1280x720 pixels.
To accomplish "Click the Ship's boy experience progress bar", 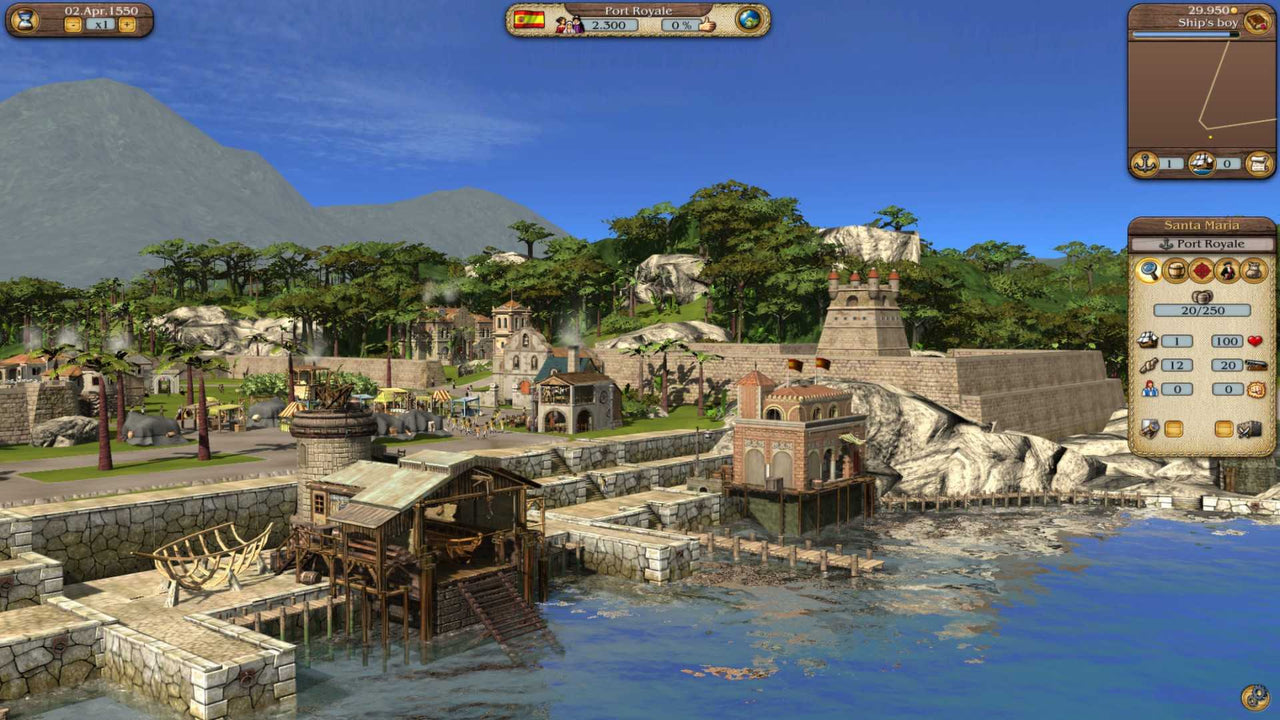I will pos(1185,35).
